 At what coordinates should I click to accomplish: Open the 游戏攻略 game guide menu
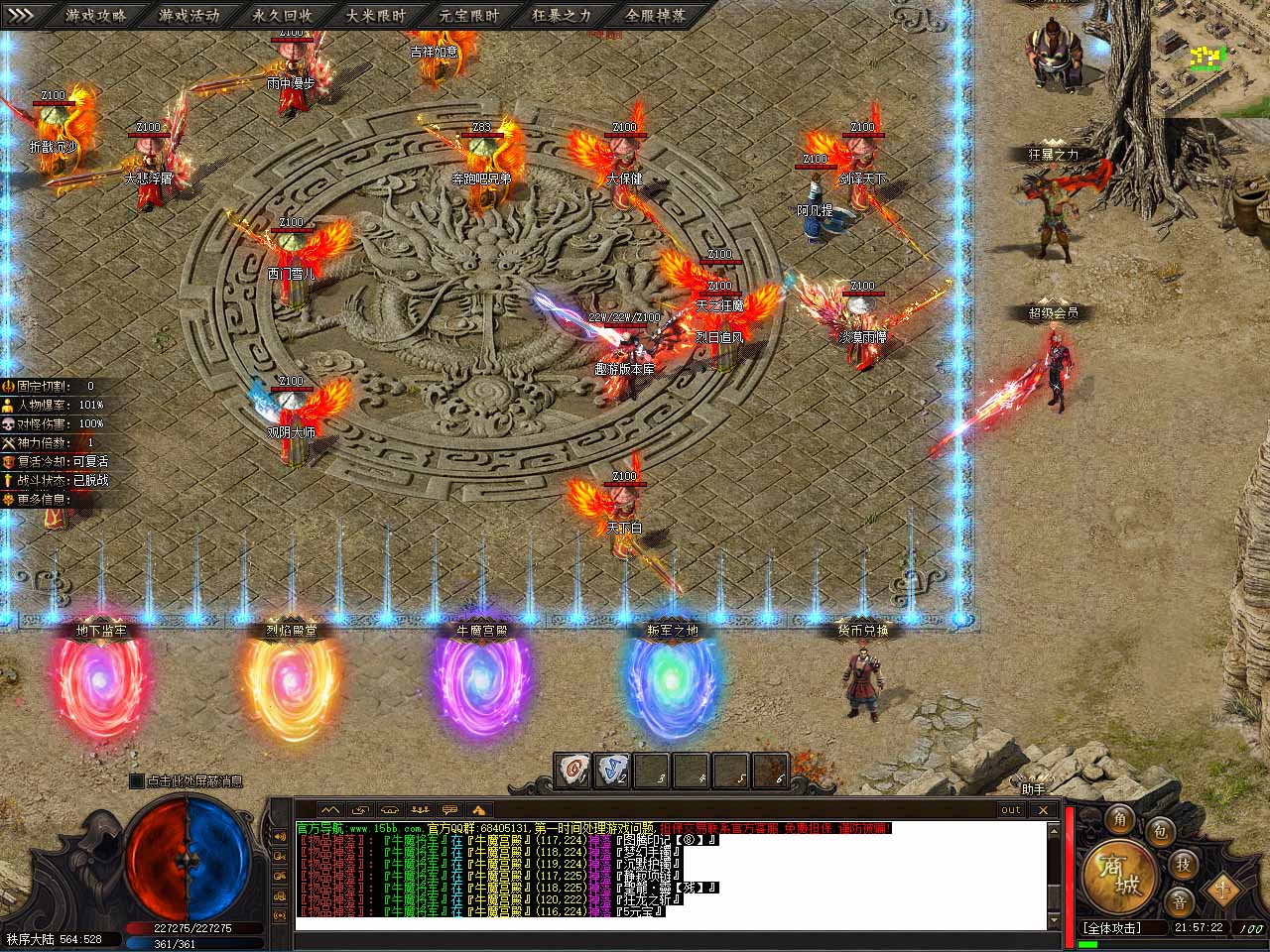pyautogui.click(x=96, y=16)
